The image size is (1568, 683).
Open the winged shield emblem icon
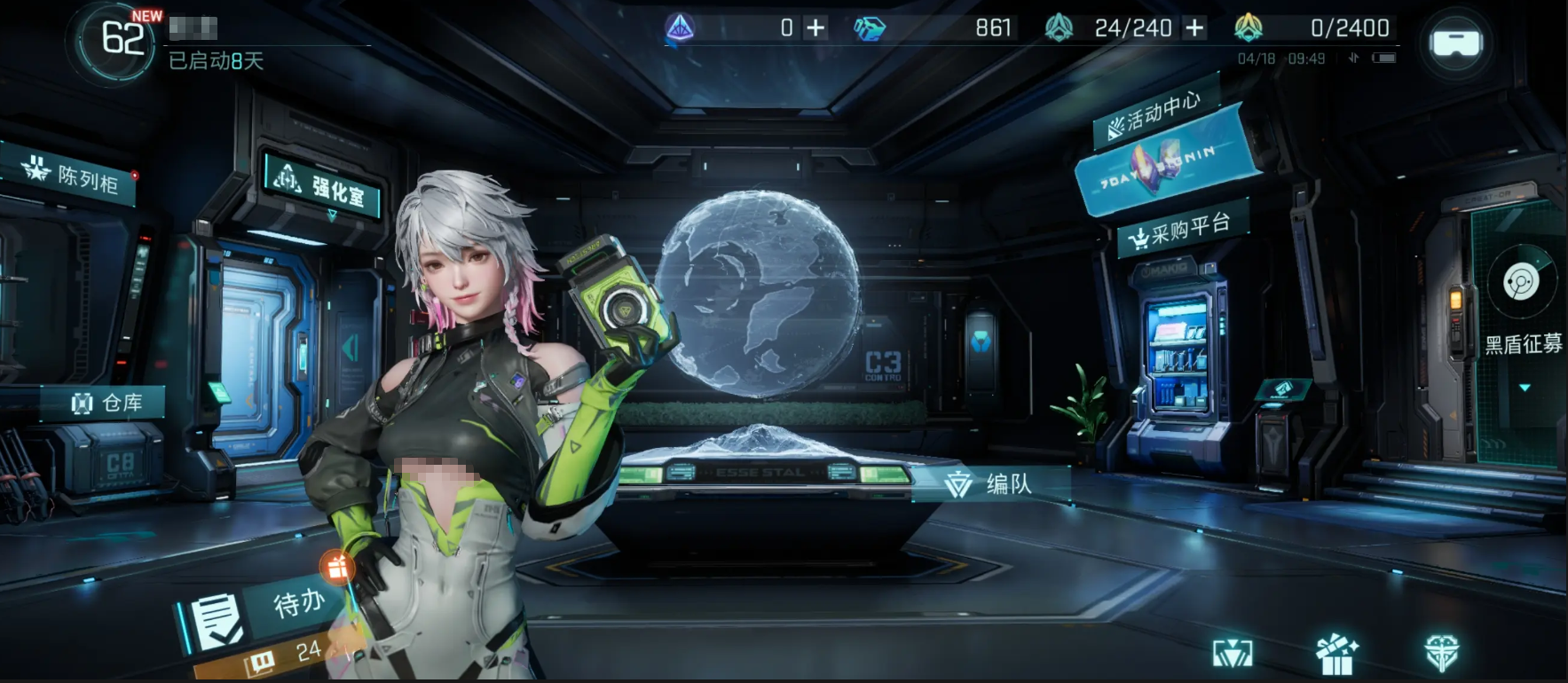1441,654
